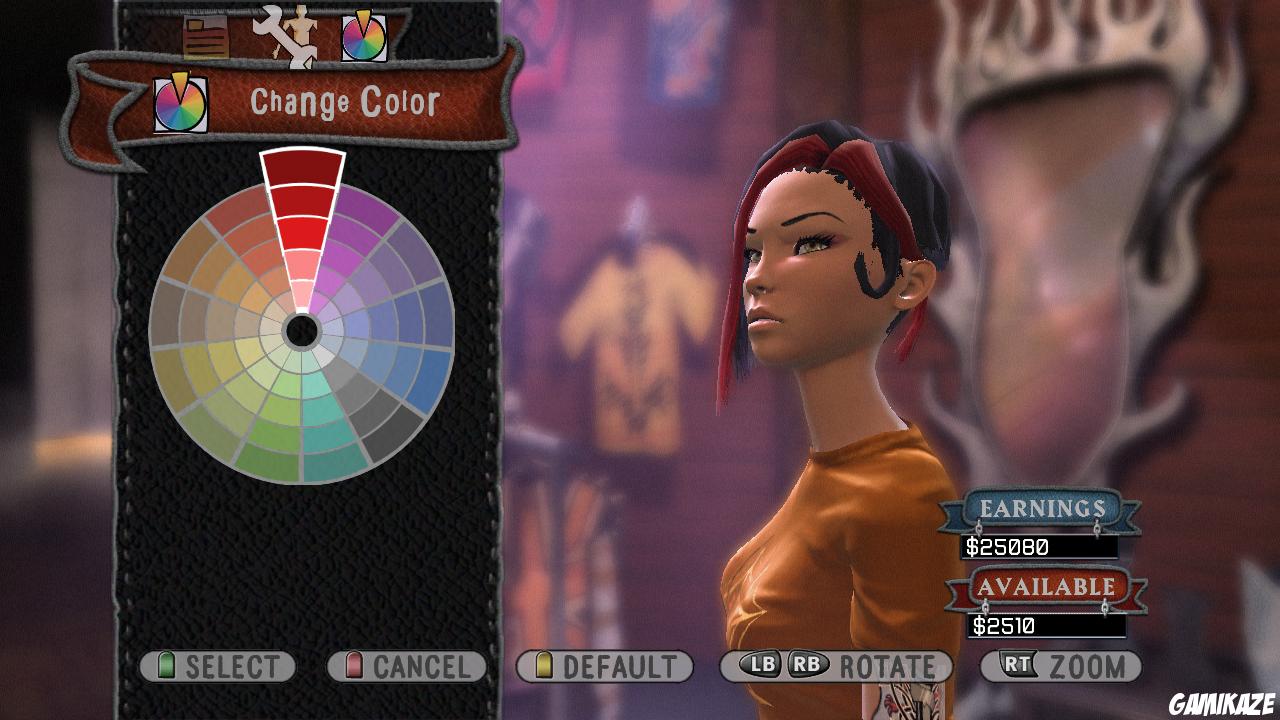This screenshot has height=720, width=1280.
Task: Click the ZOOM button label
Action: 1085,662
